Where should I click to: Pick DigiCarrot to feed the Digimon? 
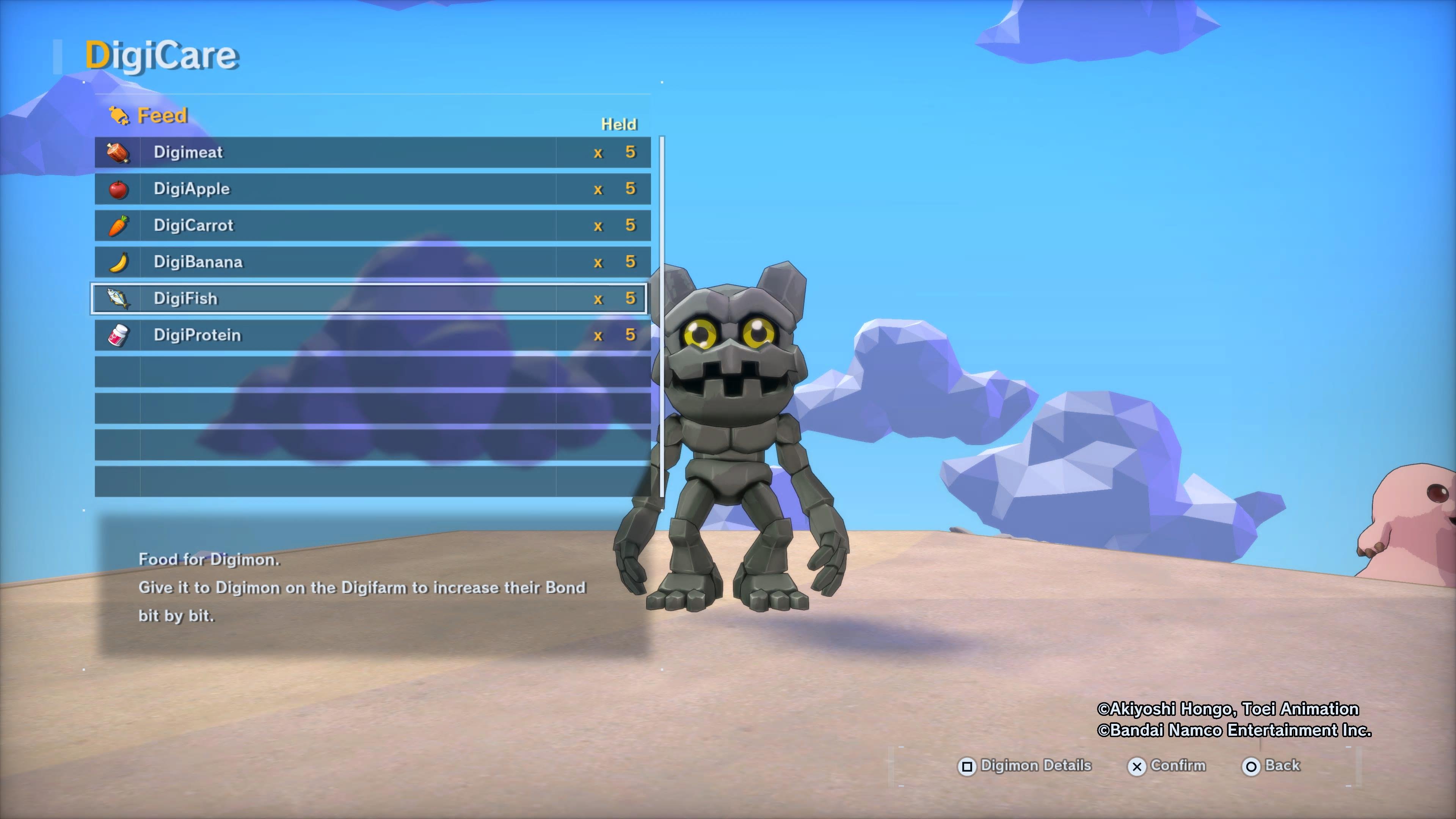tap(372, 226)
